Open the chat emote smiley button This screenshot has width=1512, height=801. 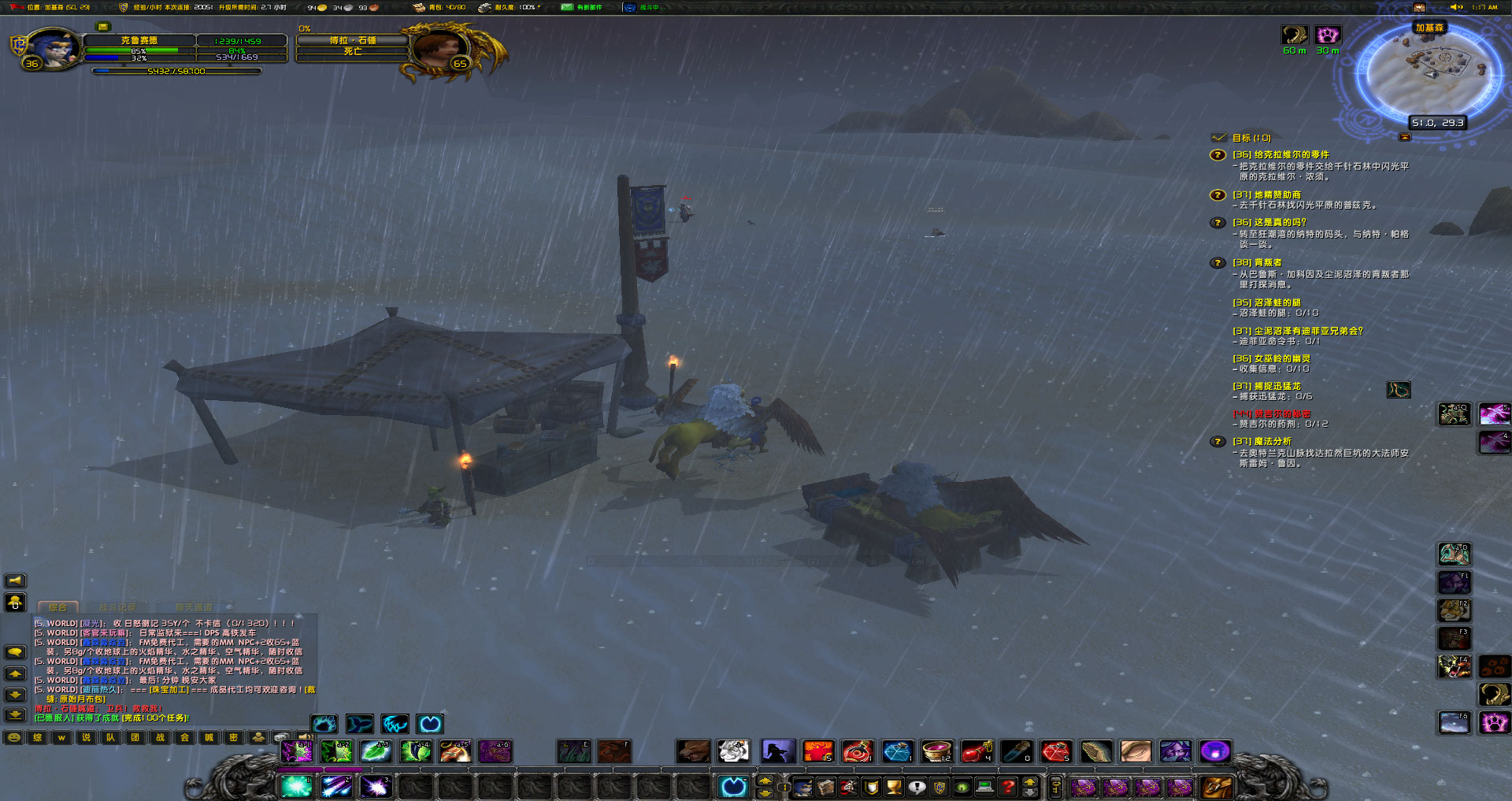click(x=14, y=738)
